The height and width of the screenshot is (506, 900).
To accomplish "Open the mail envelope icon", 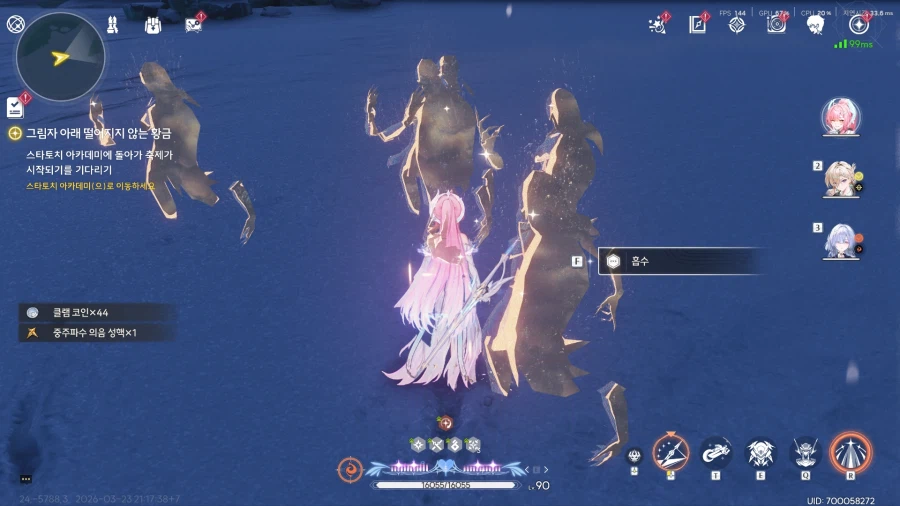I will (x=194, y=25).
